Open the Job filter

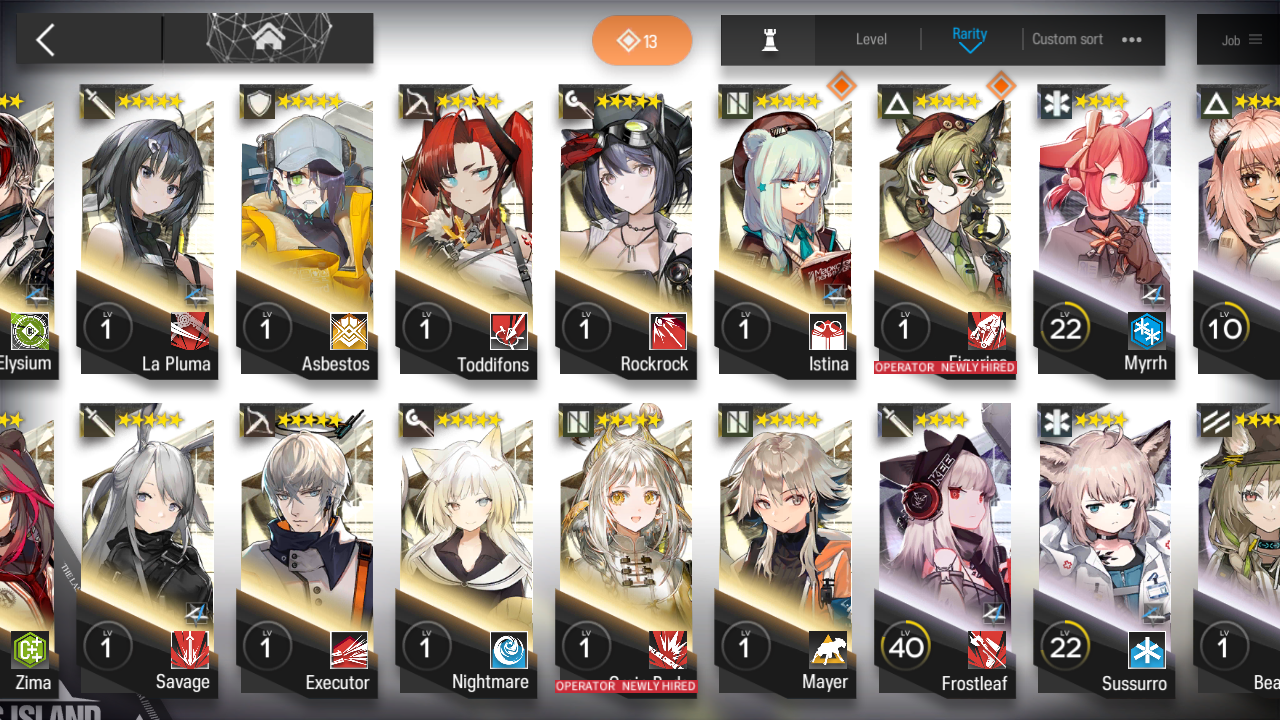click(x=1241, y=41)
